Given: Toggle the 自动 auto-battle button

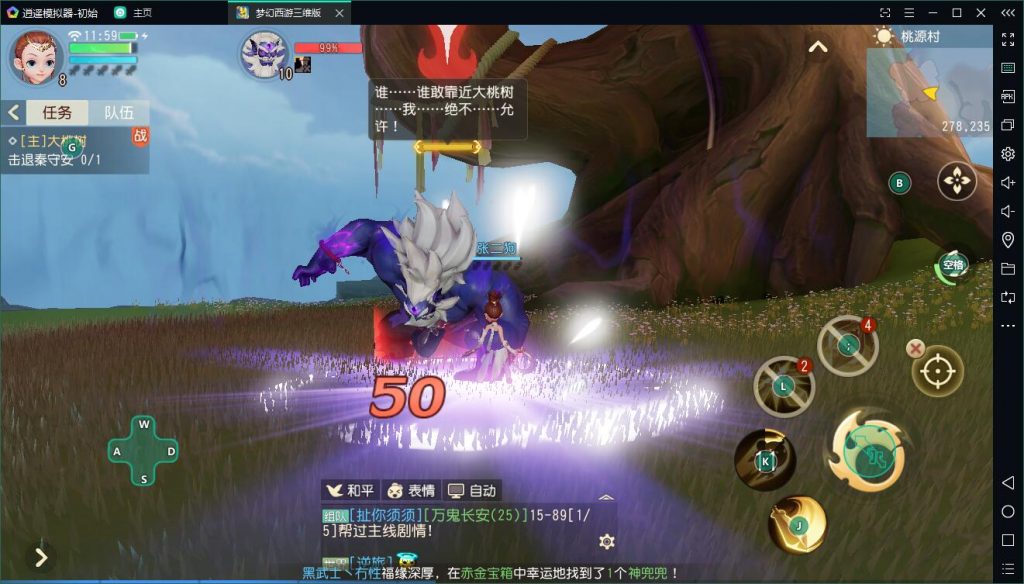Looking at the screenshot, I should point(472,491).
